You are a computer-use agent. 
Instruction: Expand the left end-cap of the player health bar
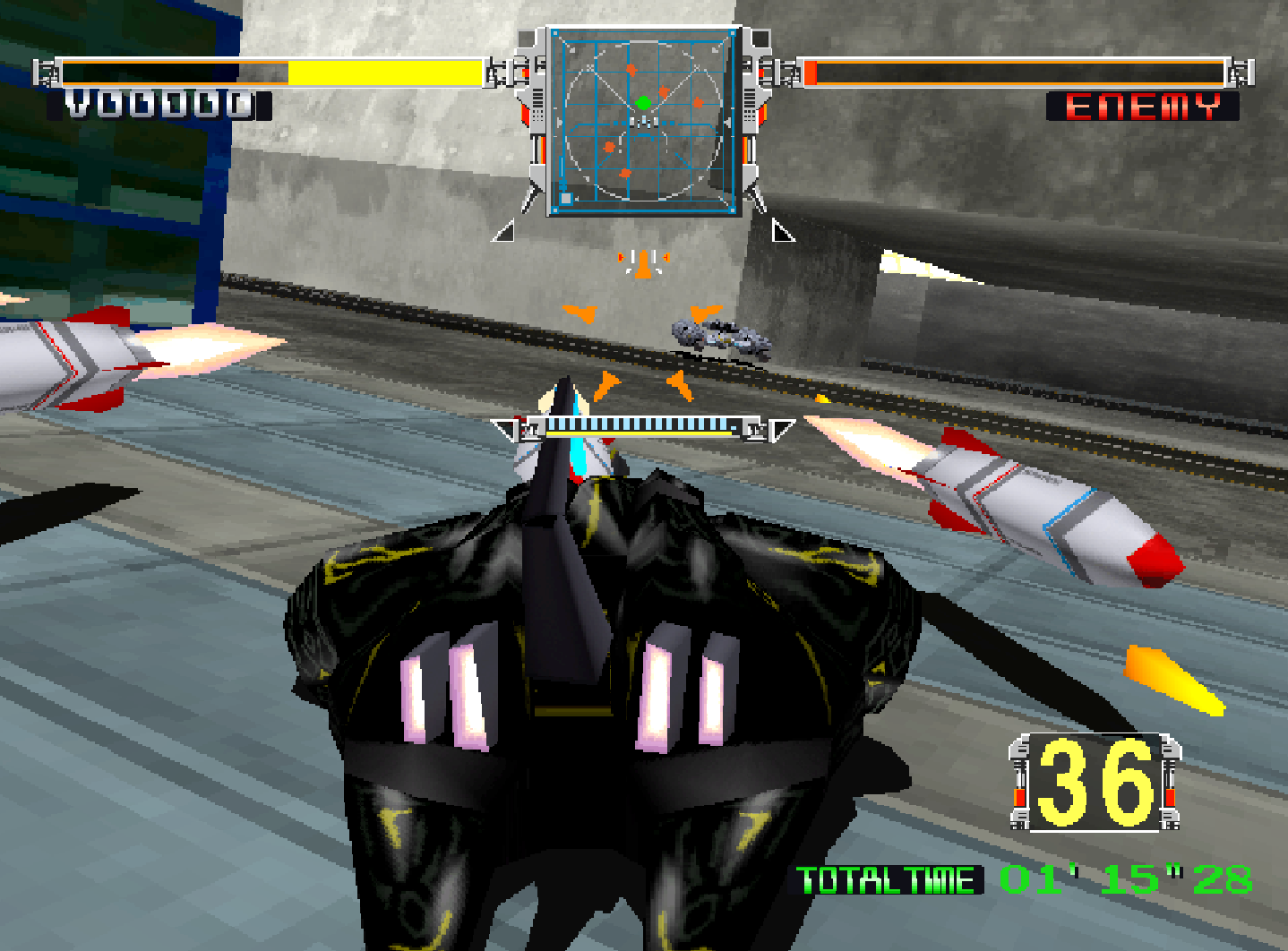click(47, 72)
